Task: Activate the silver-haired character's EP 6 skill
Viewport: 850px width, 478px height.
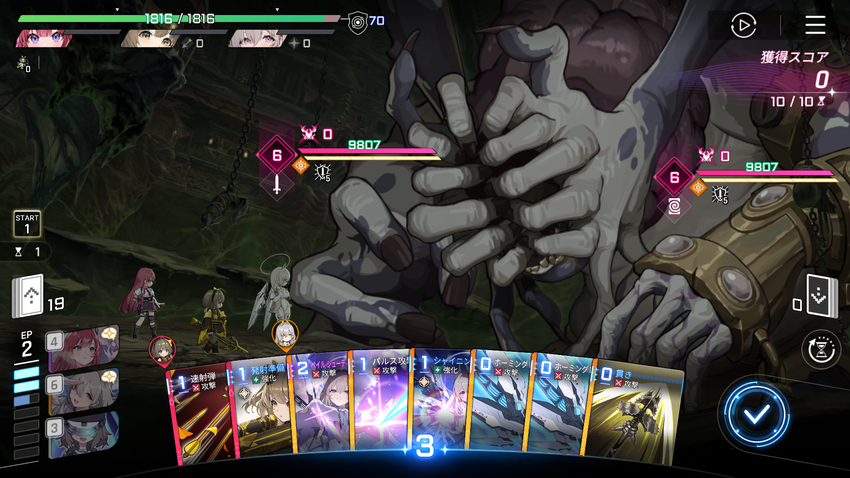Action: [x=82, y=391]
